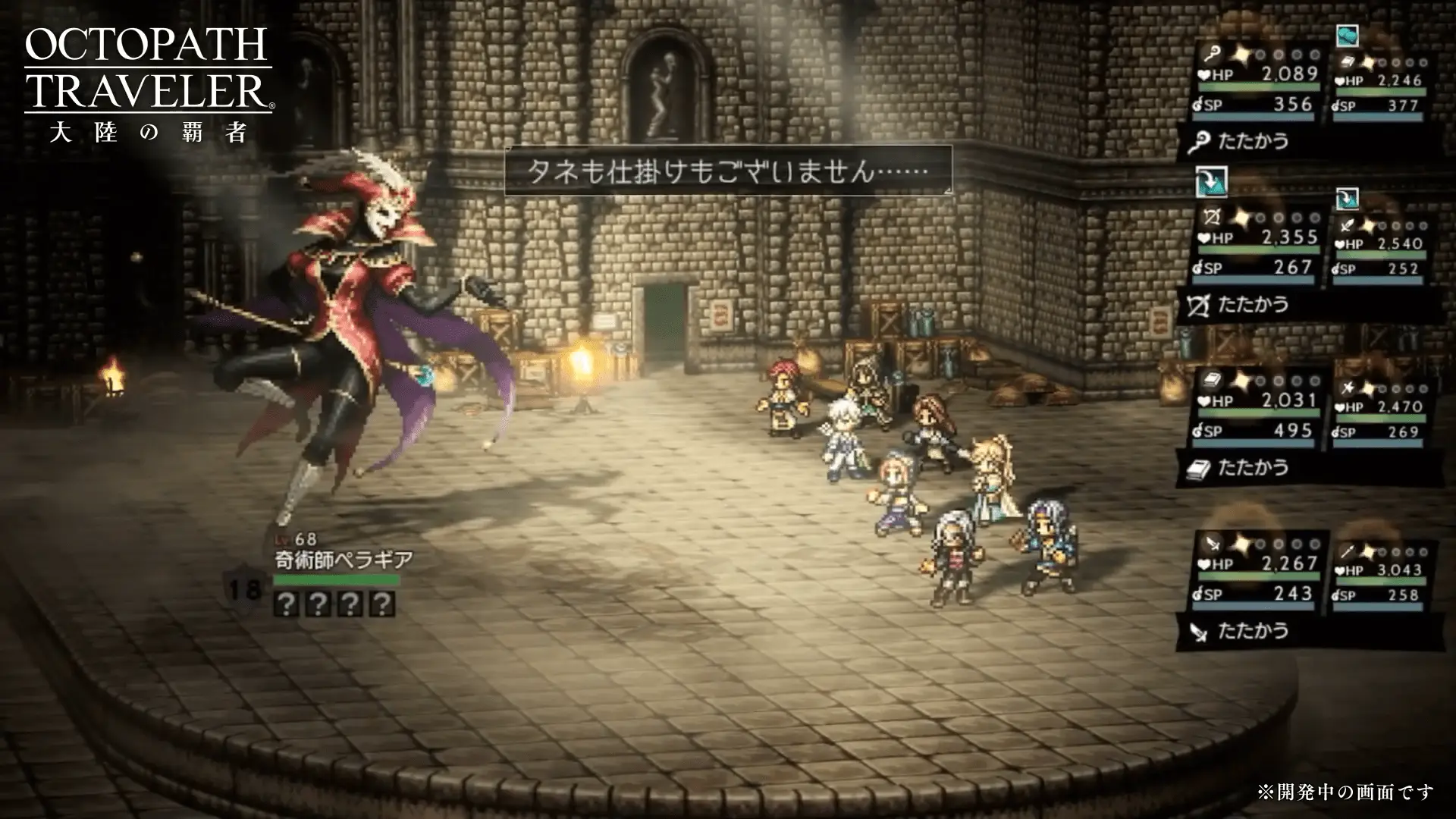Select the spear user's card with 3,043 HP
The height and width of the screenshot is (819, 1456).
[x=1380, y=575]
